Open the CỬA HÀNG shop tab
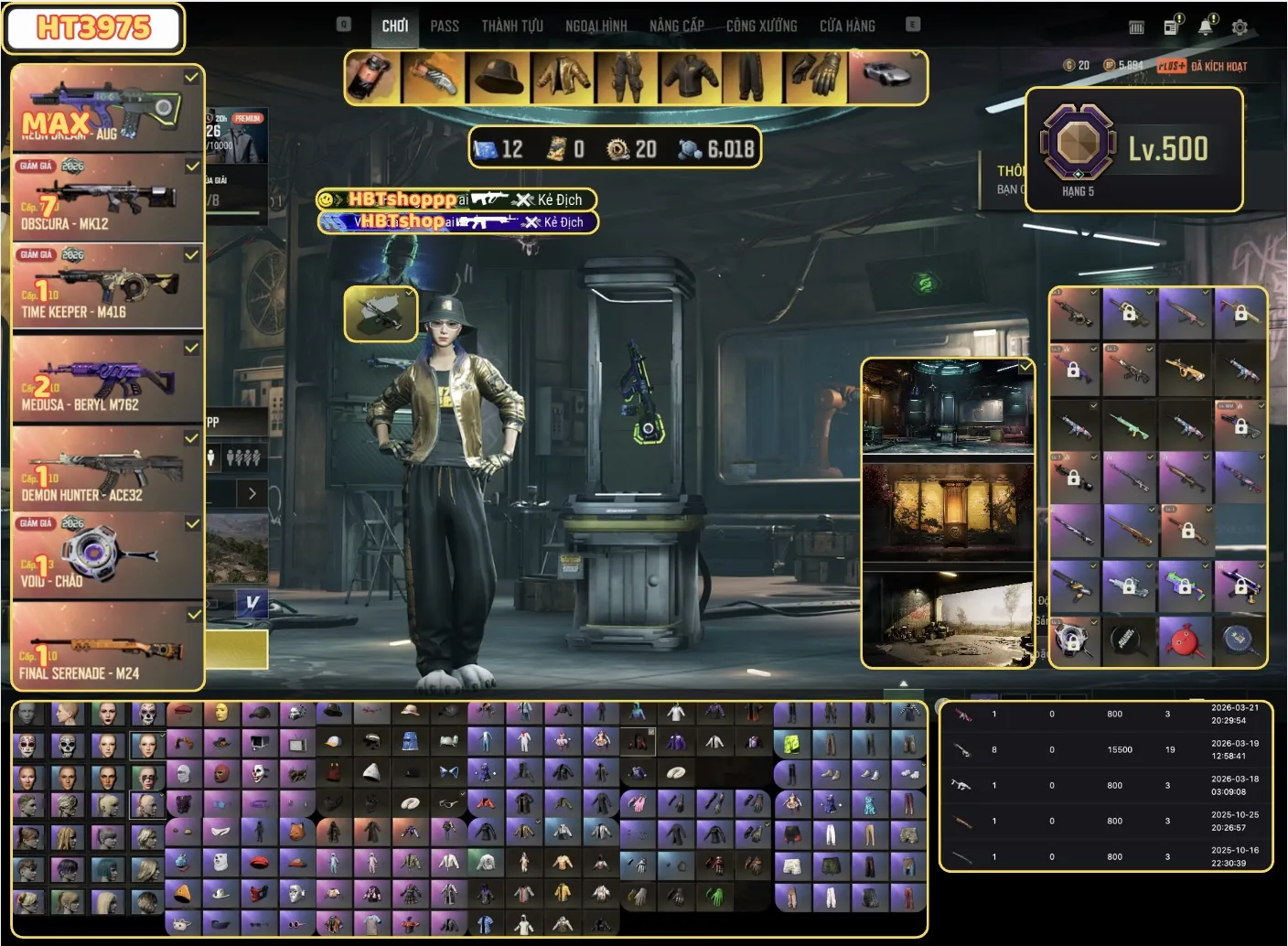This screenshot has height=946, width=1288. tap(847, 26)
